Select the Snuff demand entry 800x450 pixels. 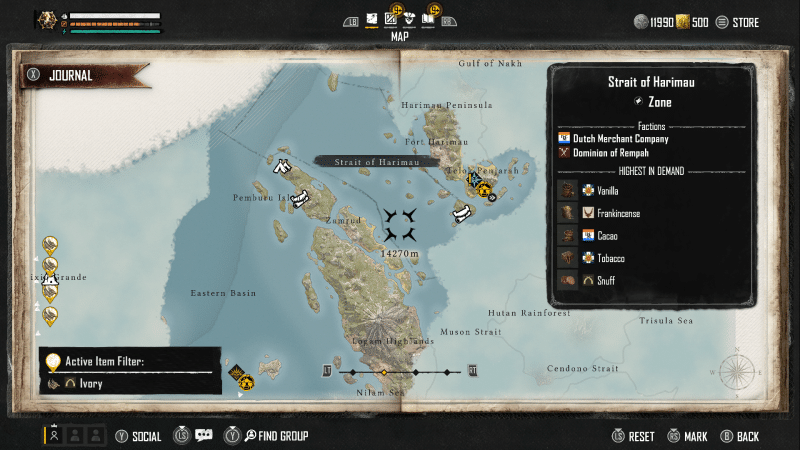point(606,281)
